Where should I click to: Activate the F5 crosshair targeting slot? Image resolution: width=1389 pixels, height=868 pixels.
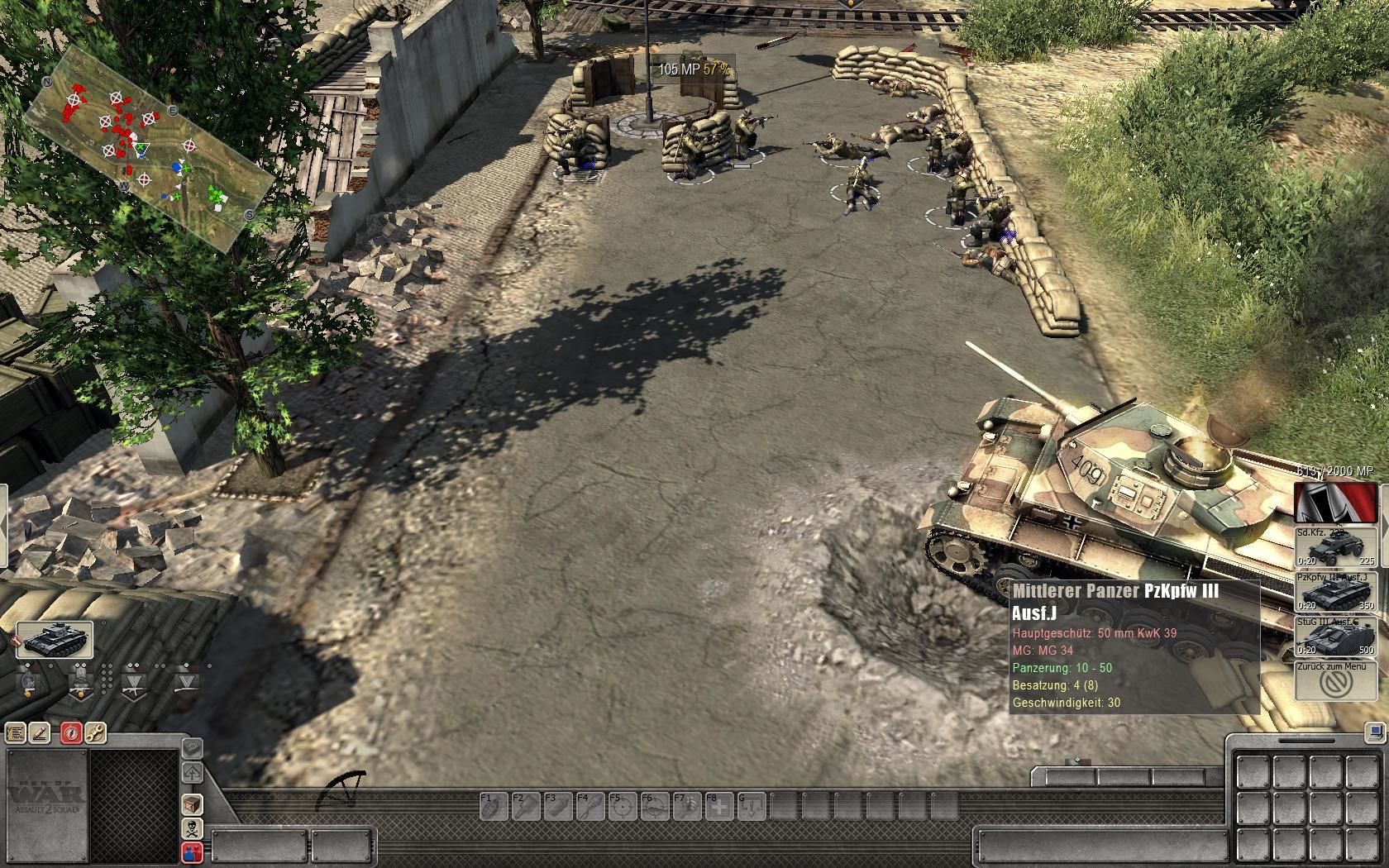(x=620, y=806)
